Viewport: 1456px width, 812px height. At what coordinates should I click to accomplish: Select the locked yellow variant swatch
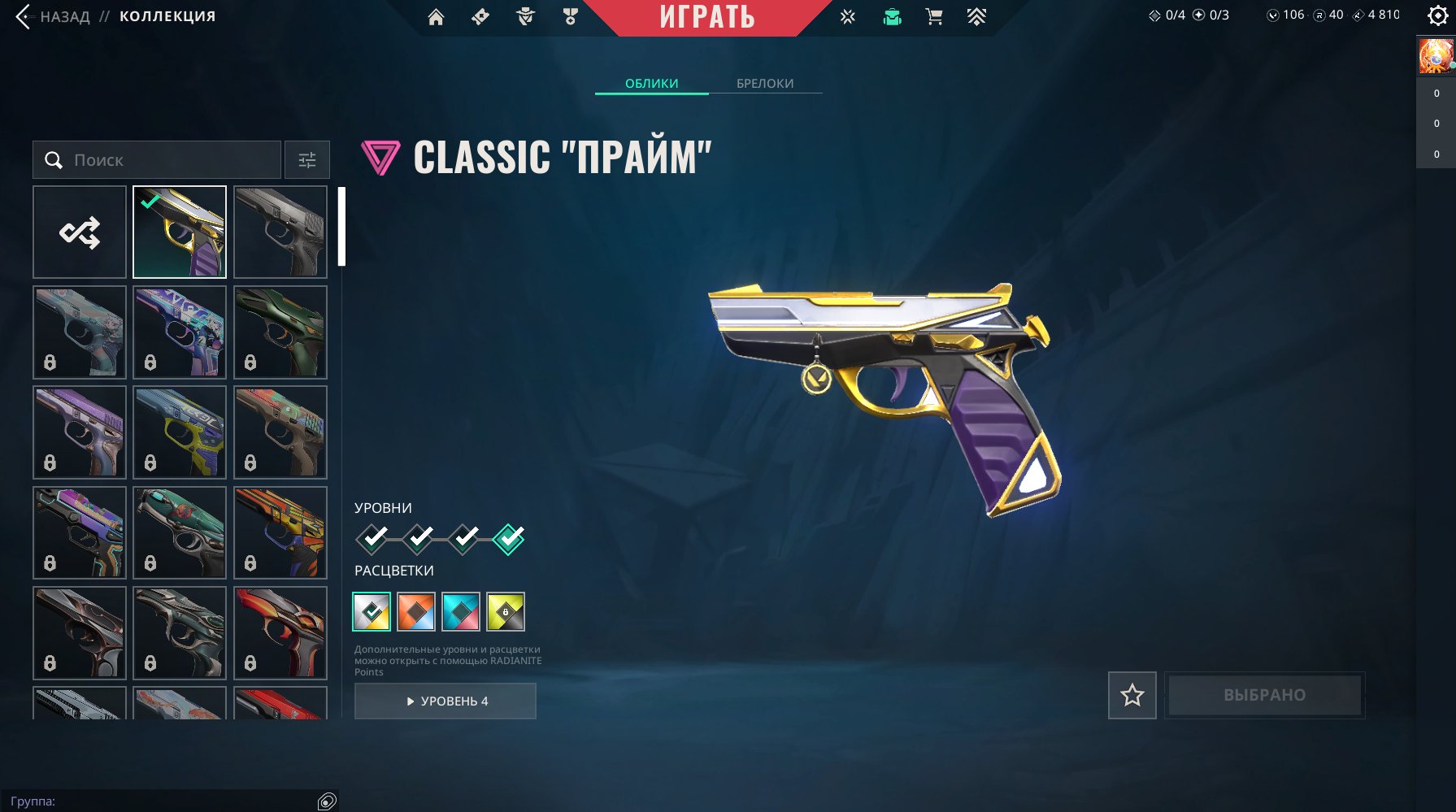(x=506, y=612)
